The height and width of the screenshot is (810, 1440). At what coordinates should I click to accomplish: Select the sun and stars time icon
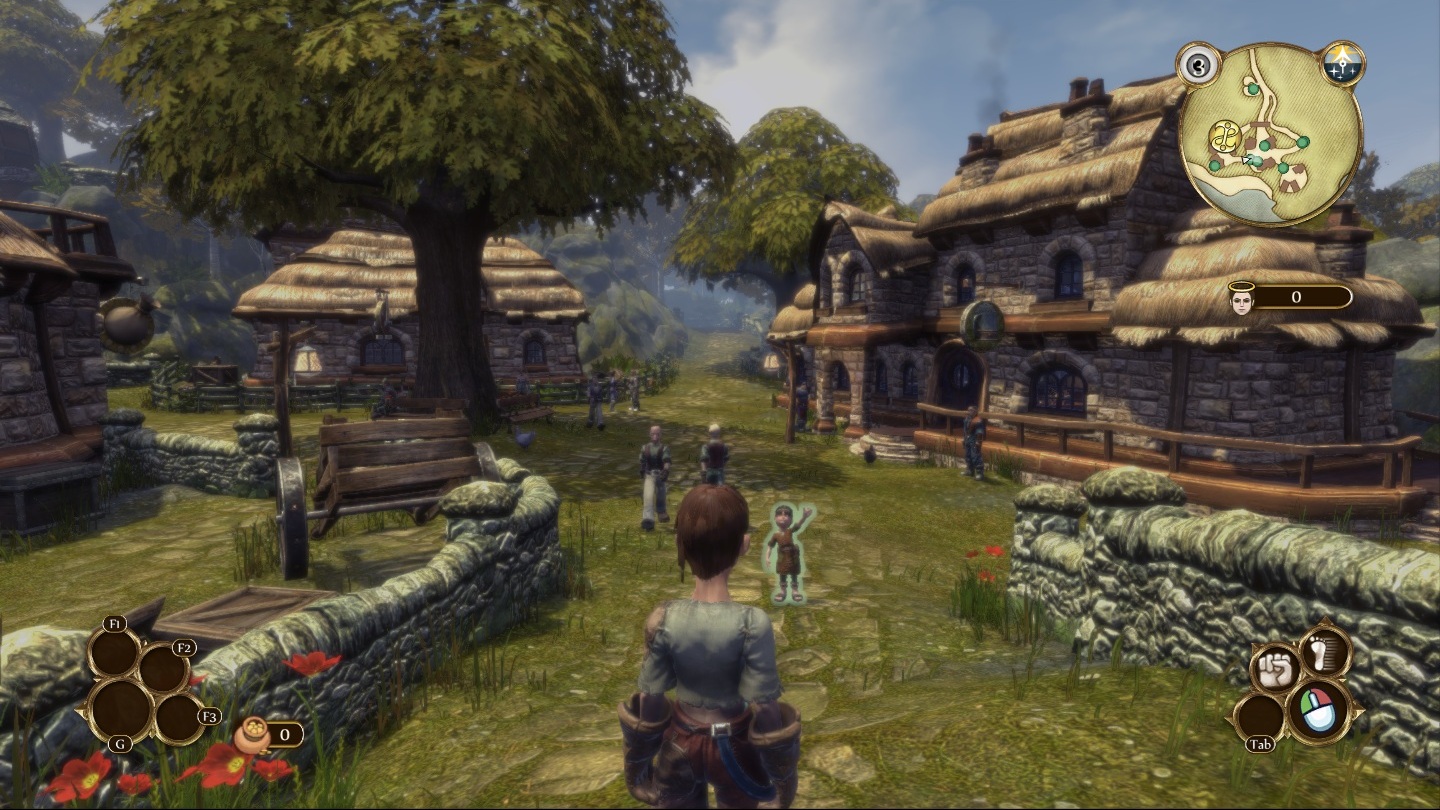(1342, 65)
